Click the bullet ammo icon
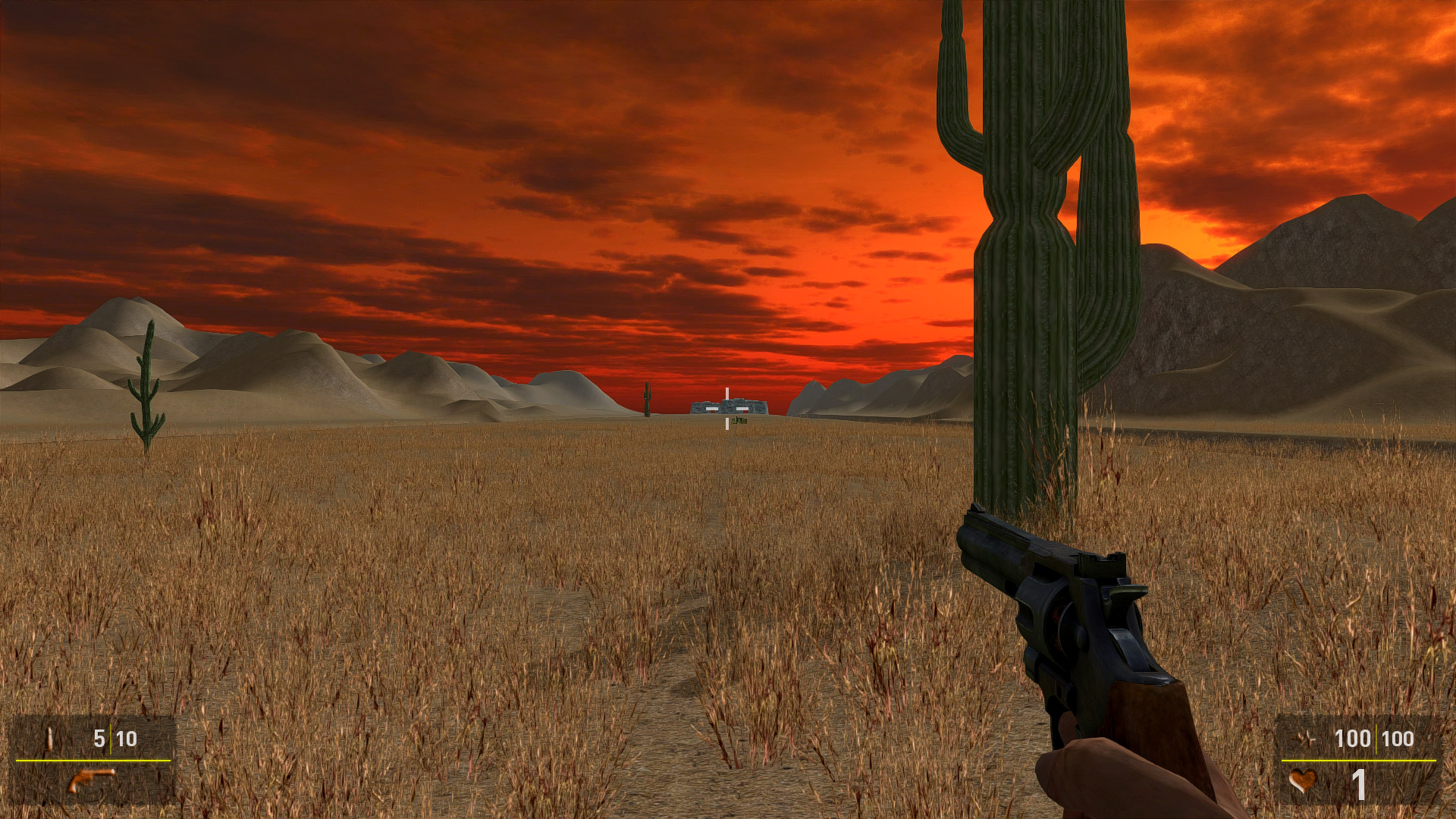The height and width of the screenshot is (819, 1456). pos(50,738)
